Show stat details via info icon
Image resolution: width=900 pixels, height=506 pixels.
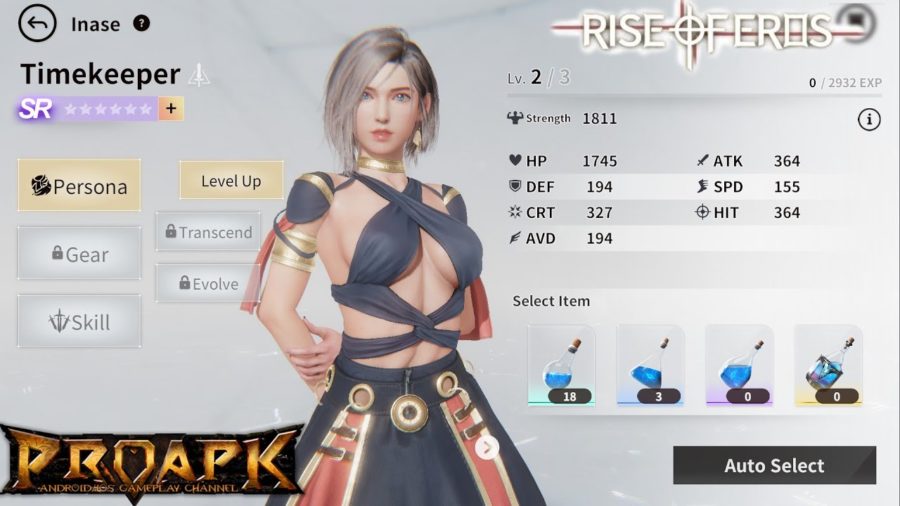click(868, 120)
